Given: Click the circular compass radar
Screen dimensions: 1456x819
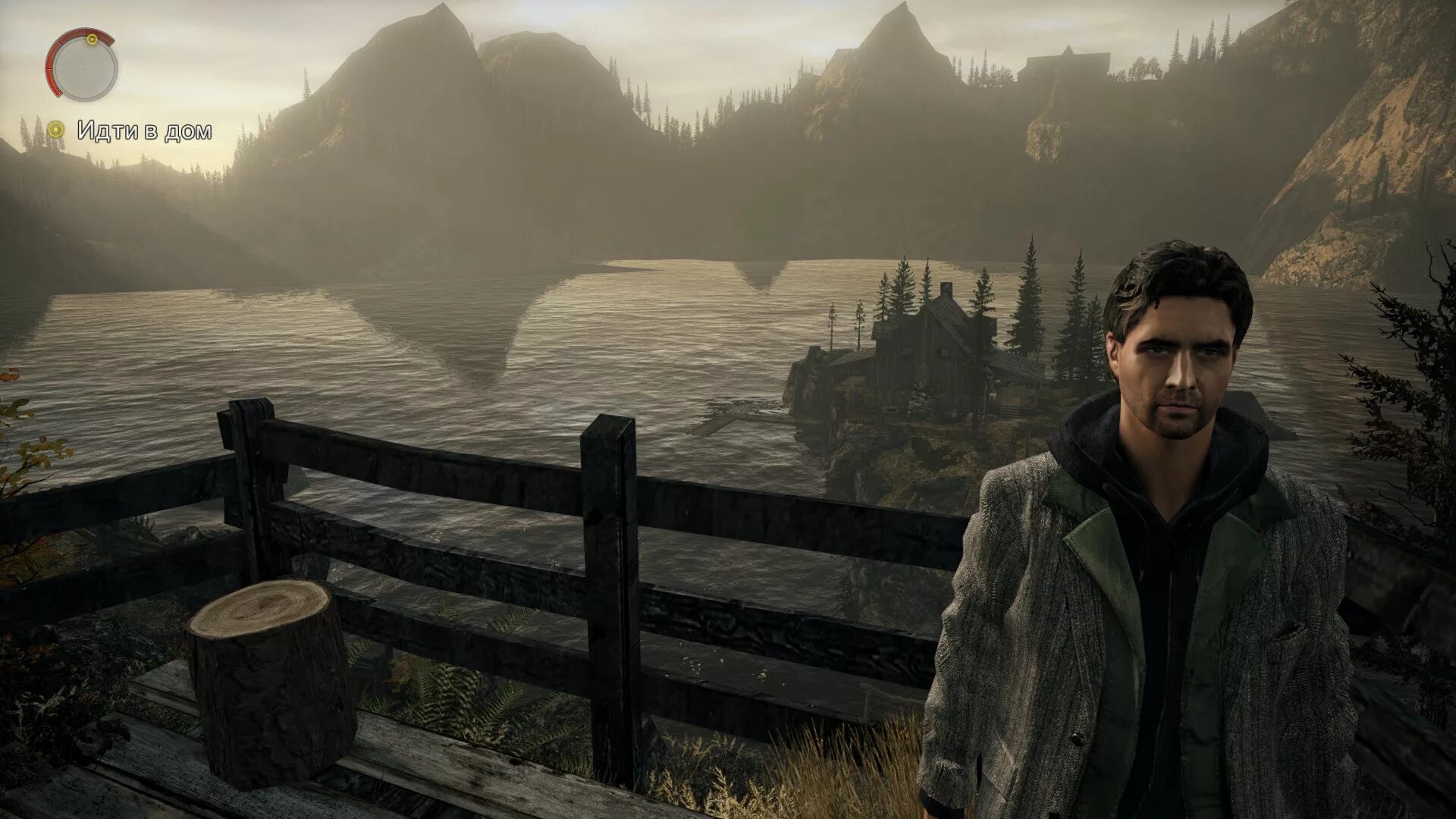Looking at the screenshot, I should pos(81,67).
